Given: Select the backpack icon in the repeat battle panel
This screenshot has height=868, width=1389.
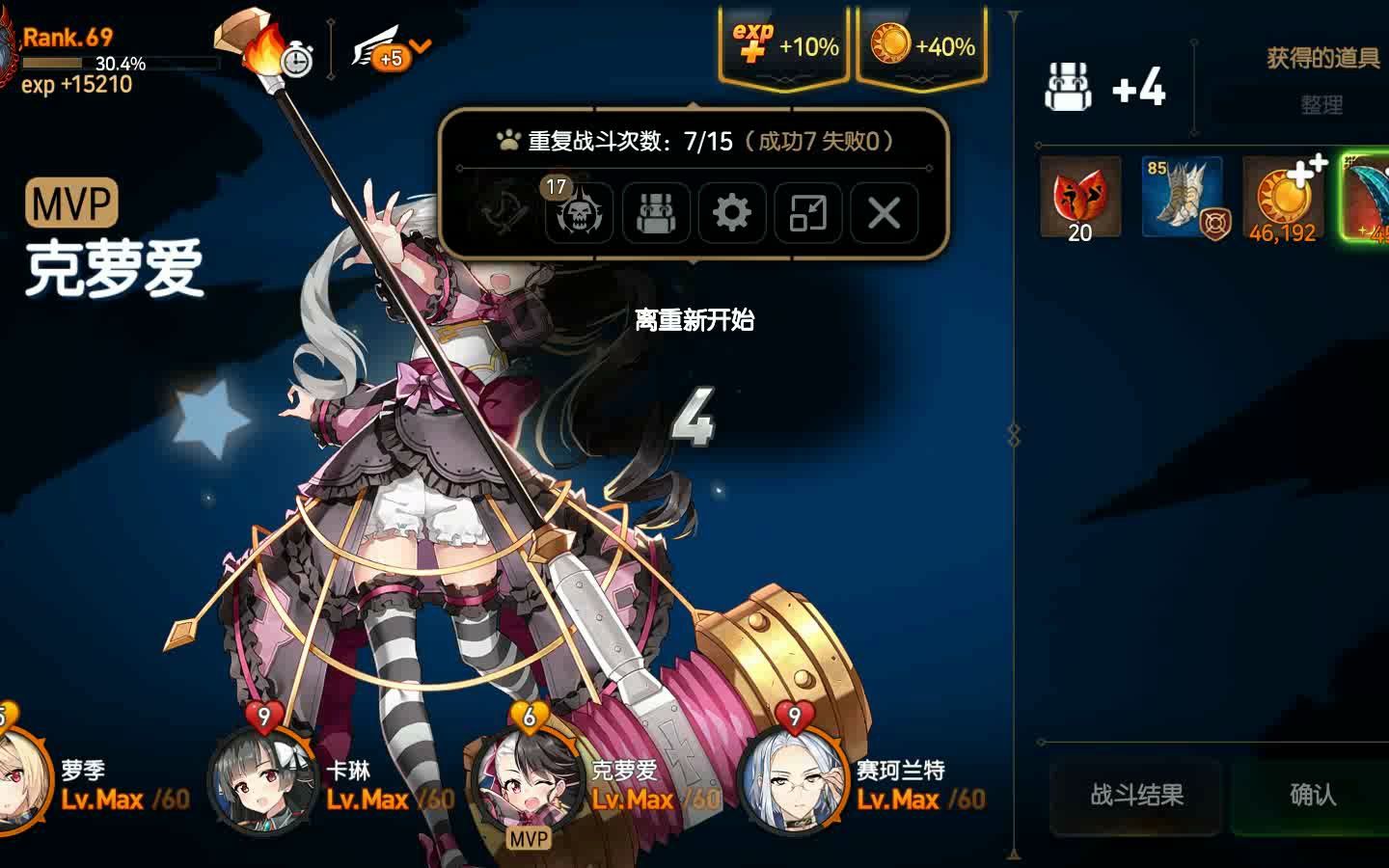Looking at the screenshot, I should (x=656, y=214).
